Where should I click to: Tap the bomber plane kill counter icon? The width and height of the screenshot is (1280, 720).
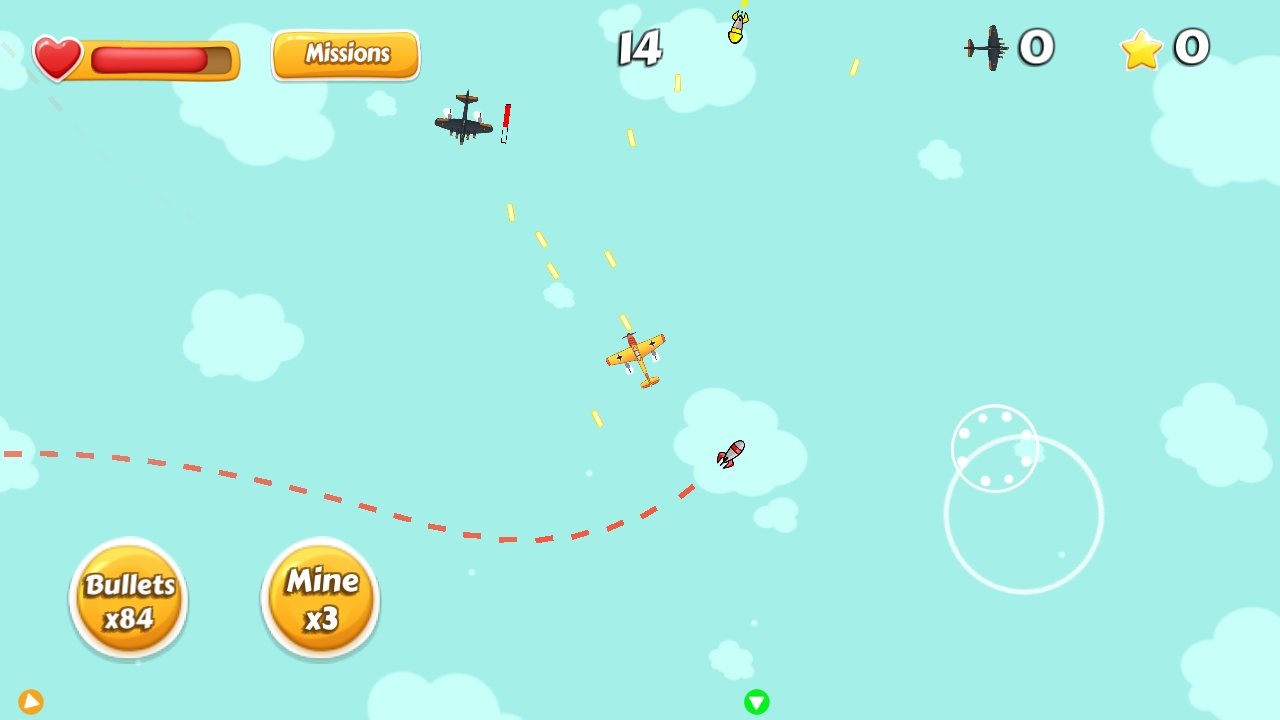pyautogui.click(x=988, y=46)
